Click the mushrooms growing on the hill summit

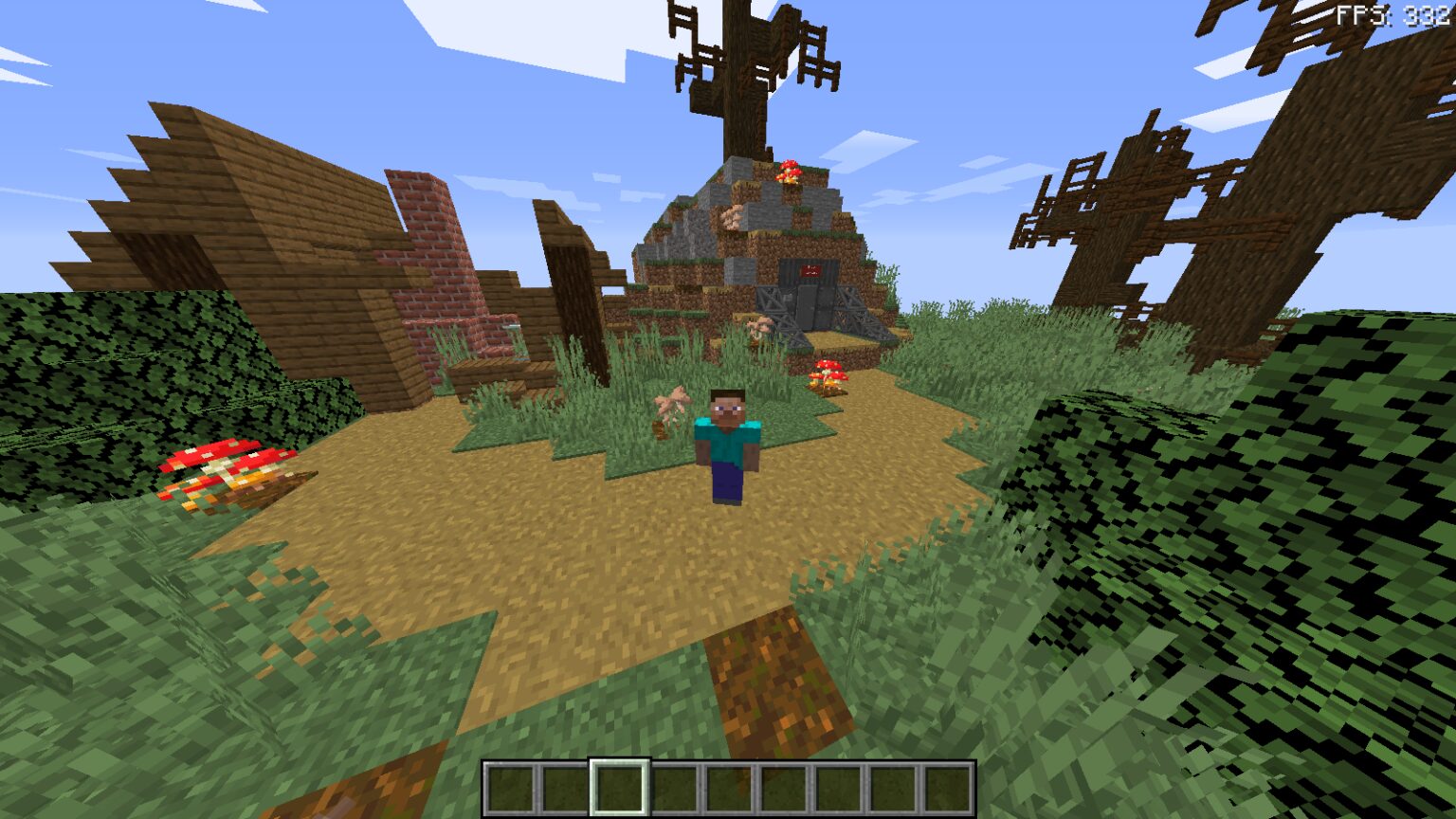792,171
